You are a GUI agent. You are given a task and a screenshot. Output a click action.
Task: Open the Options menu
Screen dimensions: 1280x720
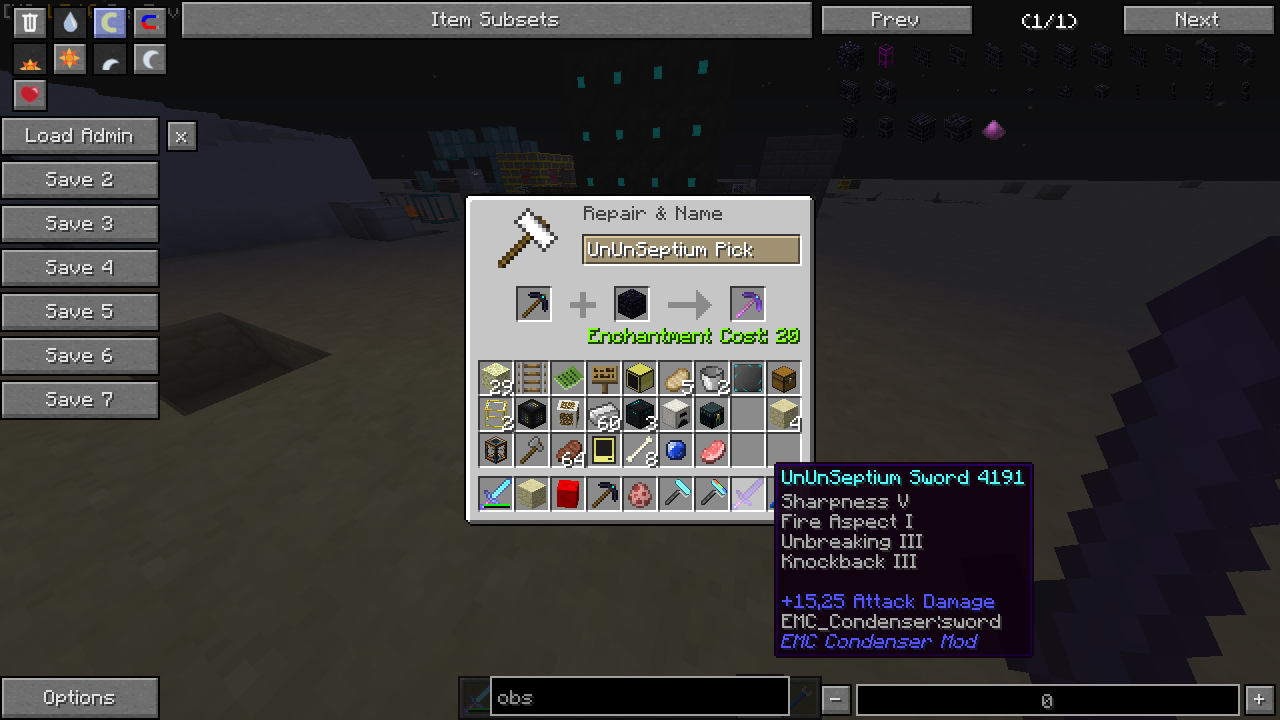click(x=79, y=698)
